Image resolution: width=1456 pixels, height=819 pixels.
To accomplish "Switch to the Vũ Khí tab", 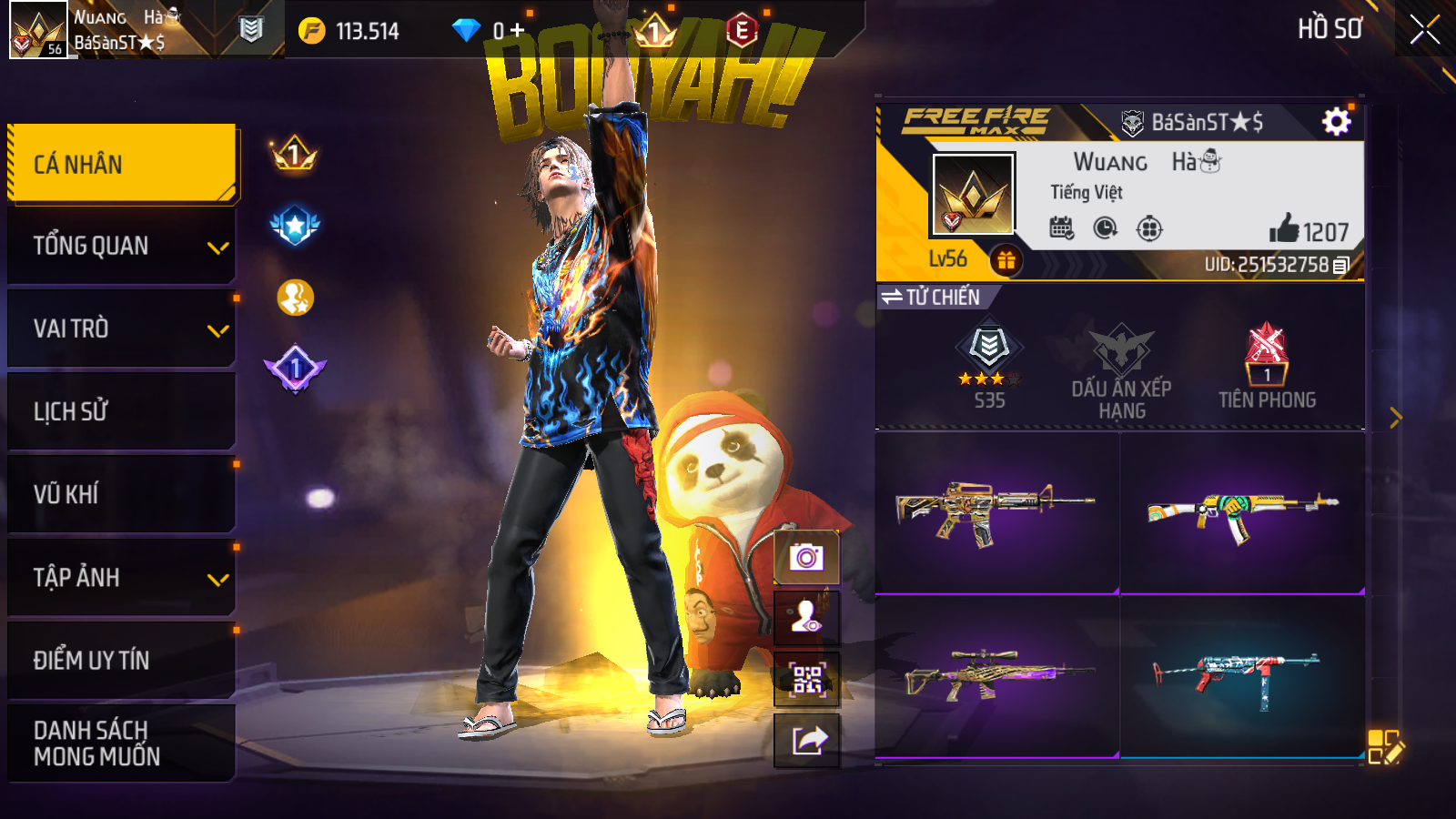I will coord(122,494).
